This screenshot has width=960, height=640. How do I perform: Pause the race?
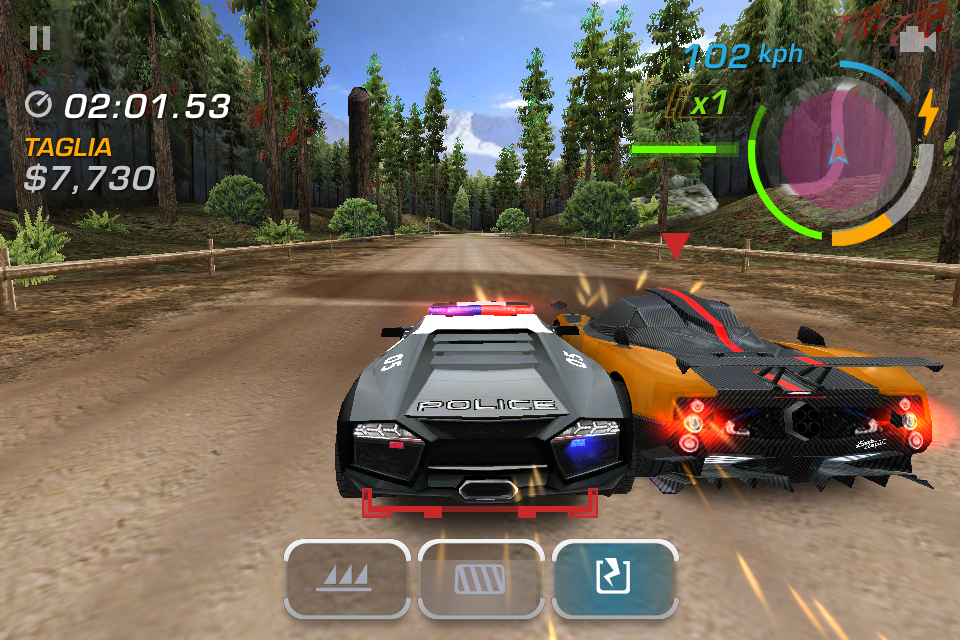40,38
